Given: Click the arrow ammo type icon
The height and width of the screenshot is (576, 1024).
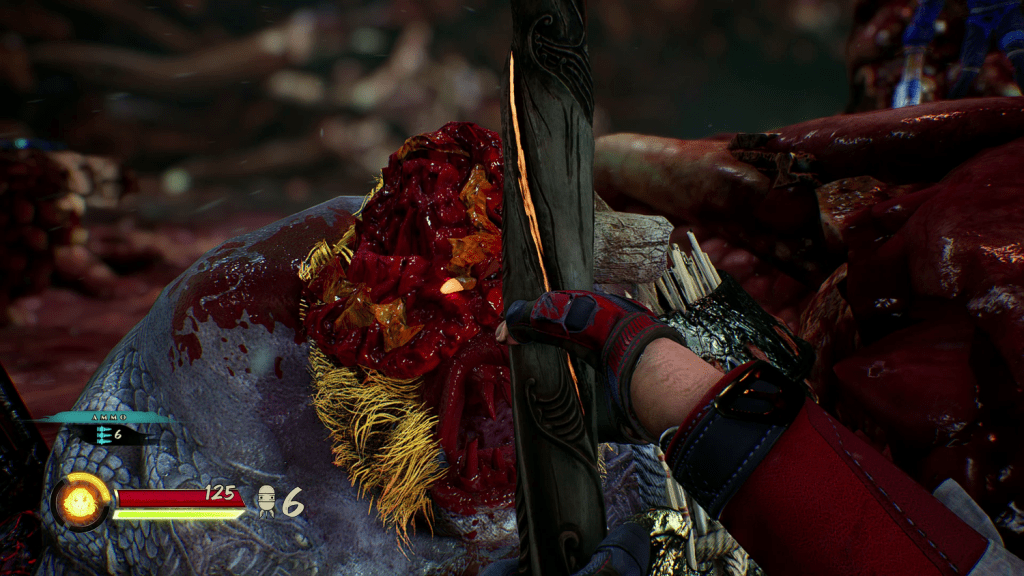Looking at the screenshot, I should tap(103, 435).
